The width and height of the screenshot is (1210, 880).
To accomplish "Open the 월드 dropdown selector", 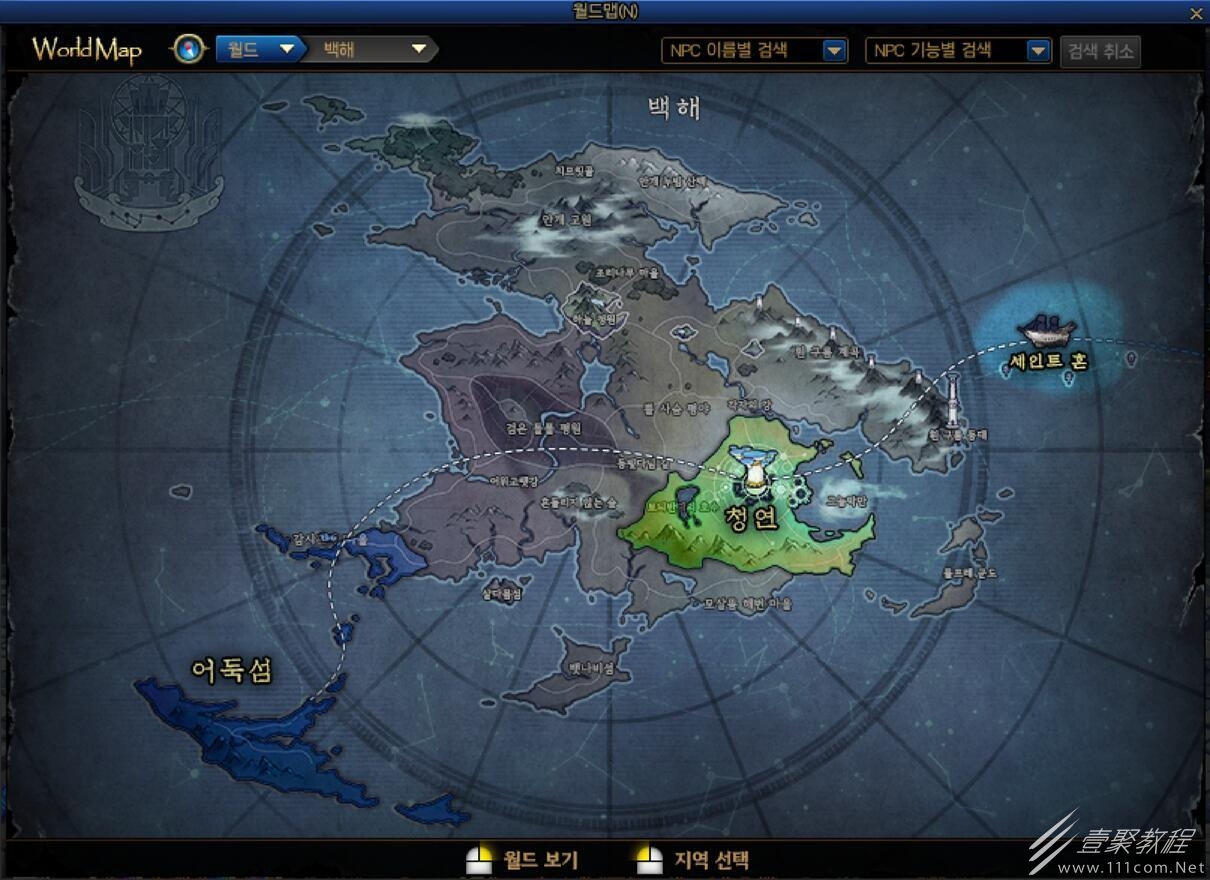I will click(259, 49).
